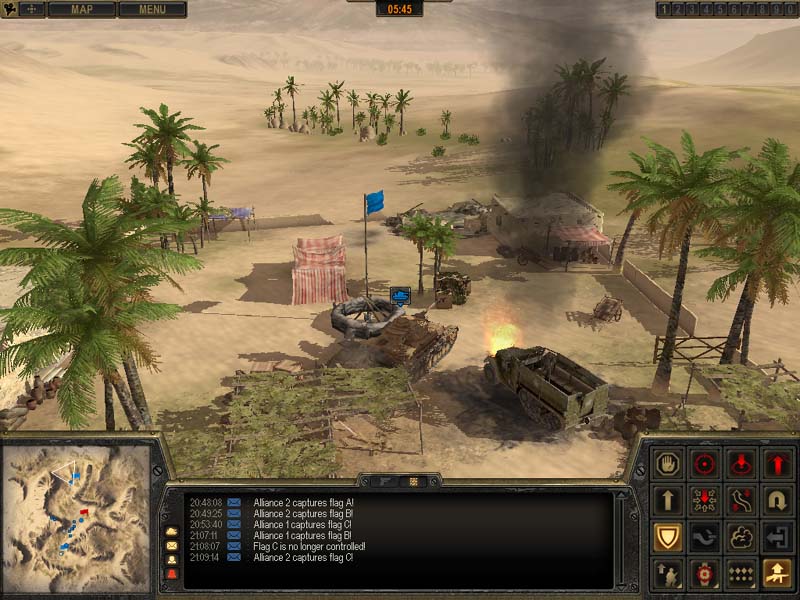Screen dimensions: 800x600
Task: Toggle the highlighted shield defense stance
Action: coord(668,537)
